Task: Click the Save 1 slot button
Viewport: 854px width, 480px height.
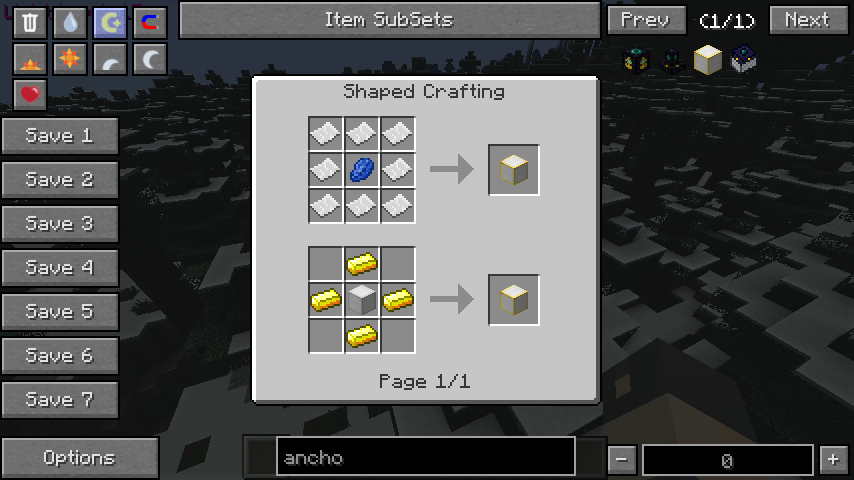Action: pos(60,136)
